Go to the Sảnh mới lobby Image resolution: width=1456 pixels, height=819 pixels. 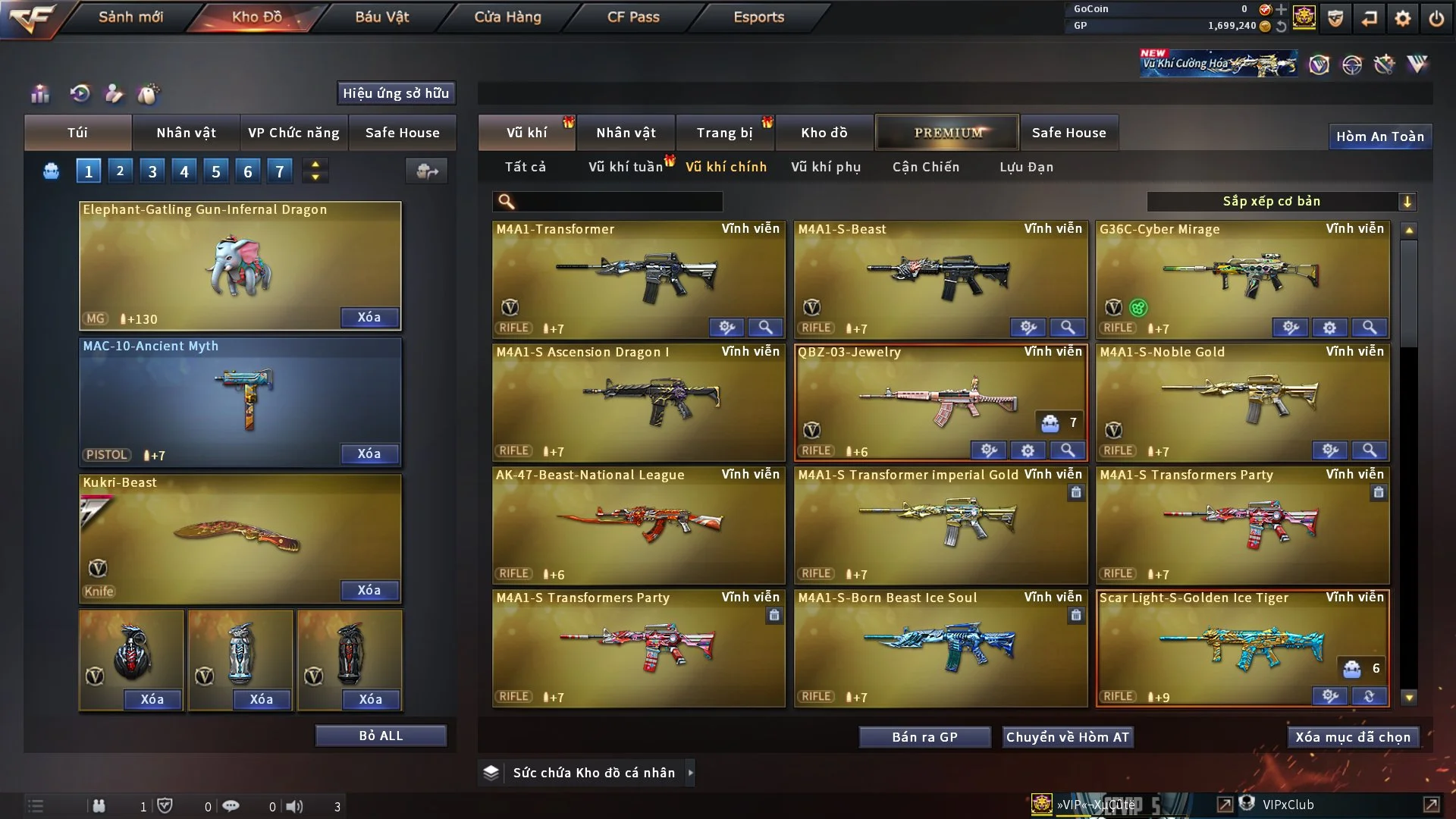click(130, 17)
